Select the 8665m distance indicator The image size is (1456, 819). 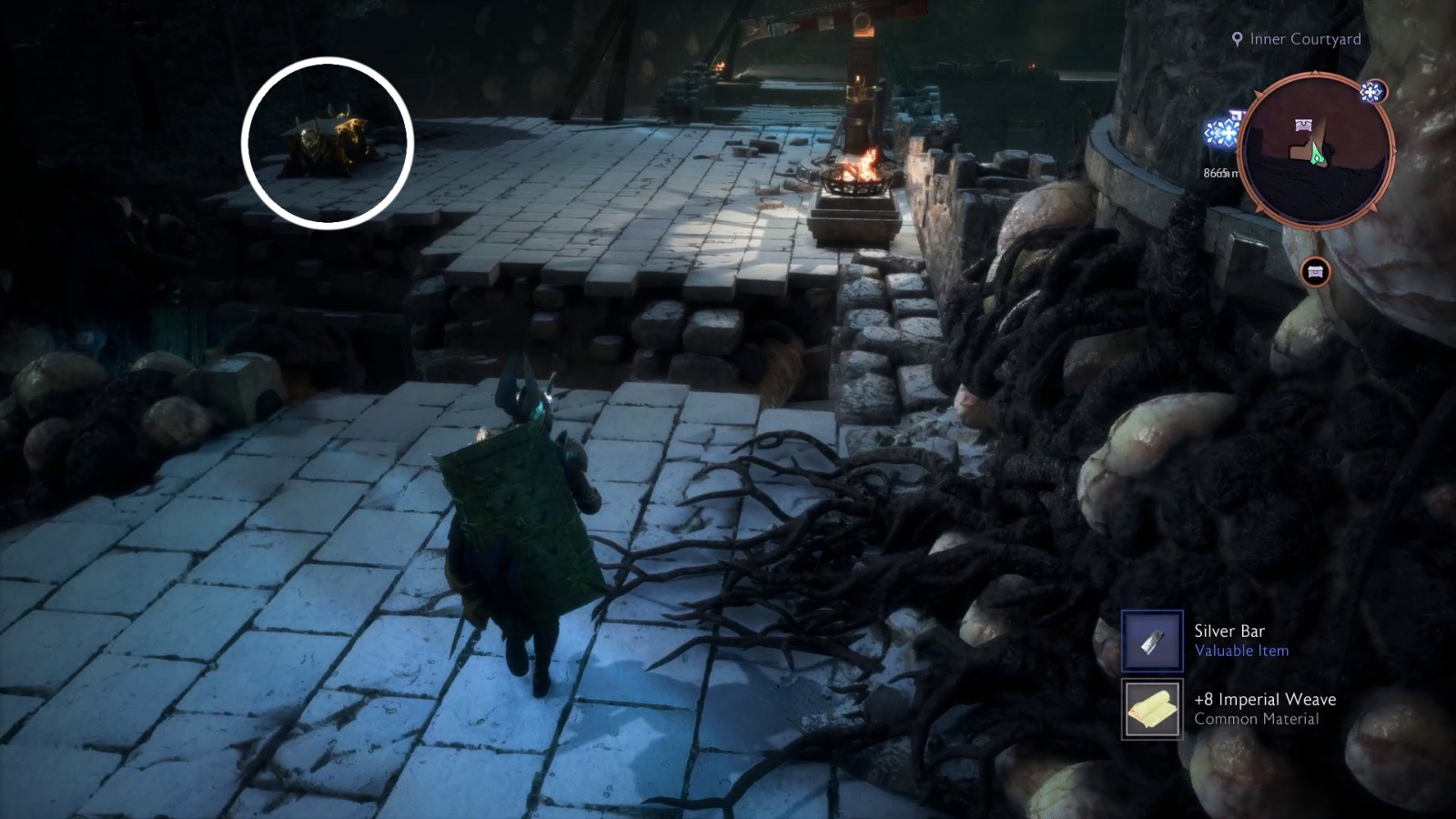(1221, 171)
